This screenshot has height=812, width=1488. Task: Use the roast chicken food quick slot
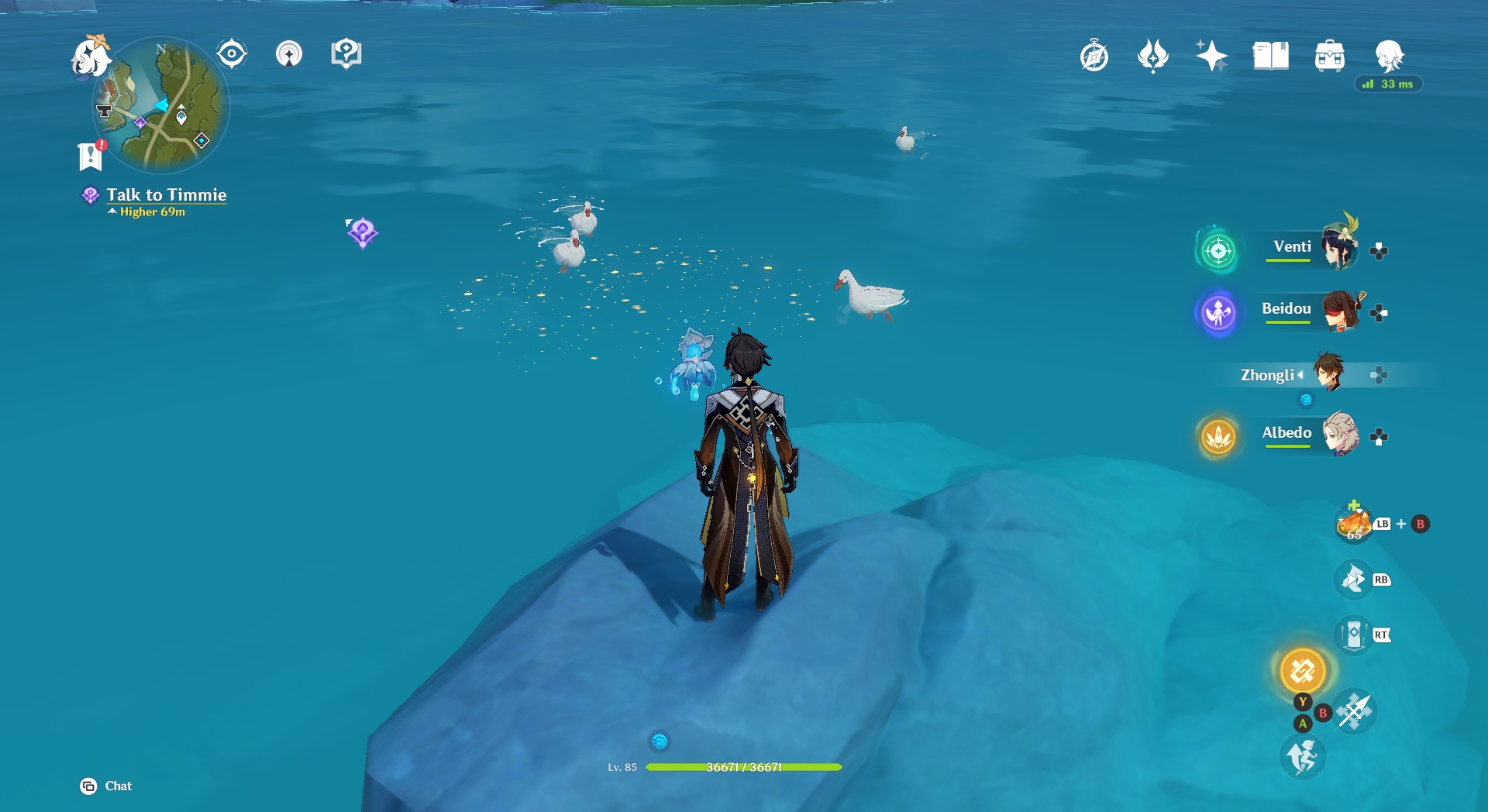point(1354,524)
